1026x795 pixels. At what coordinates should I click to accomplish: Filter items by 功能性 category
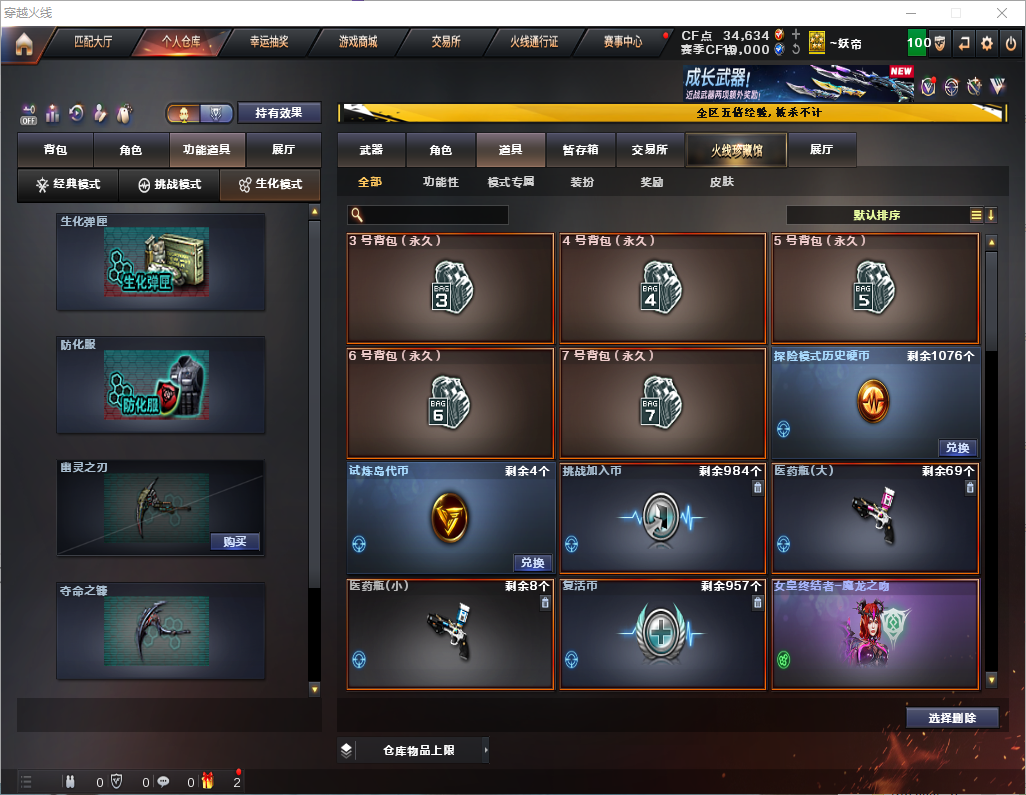click(x=440, y=183)
